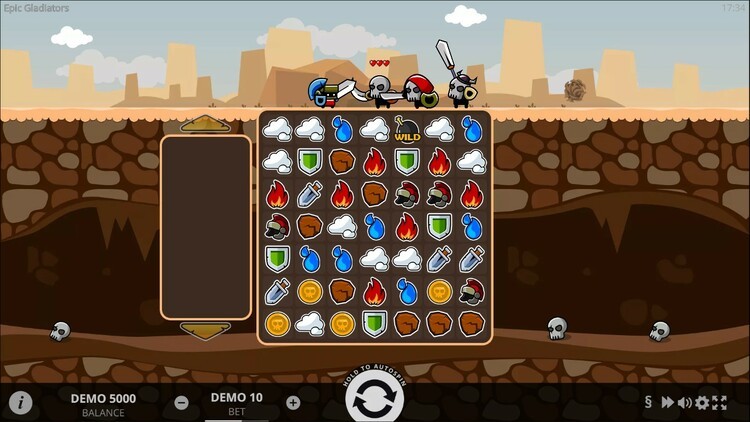Click the up arrow above the side panel
The height and width of the screenshot is (422, 750).
(x=205, y=124)
